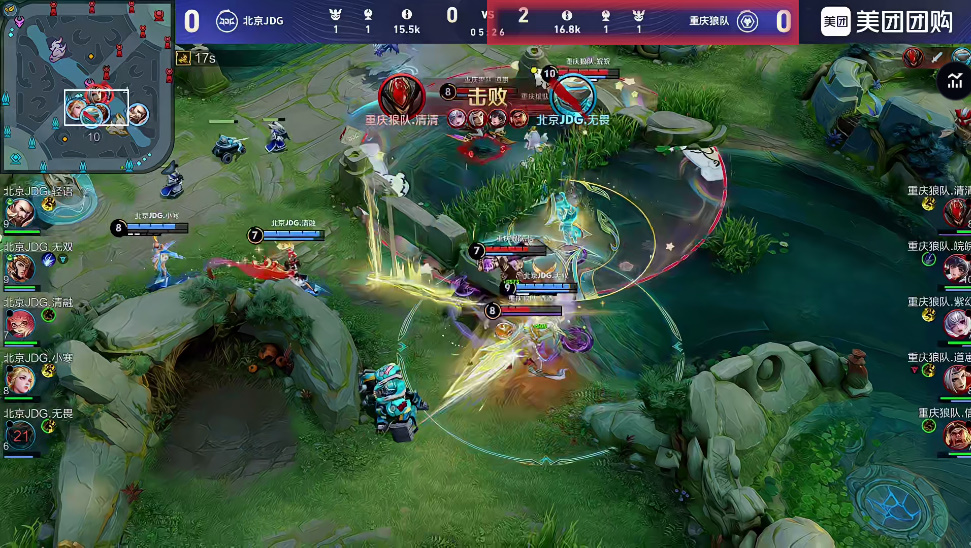
Task: Select the 北京JDG.无双 player portrait
Action: (23, 268)
